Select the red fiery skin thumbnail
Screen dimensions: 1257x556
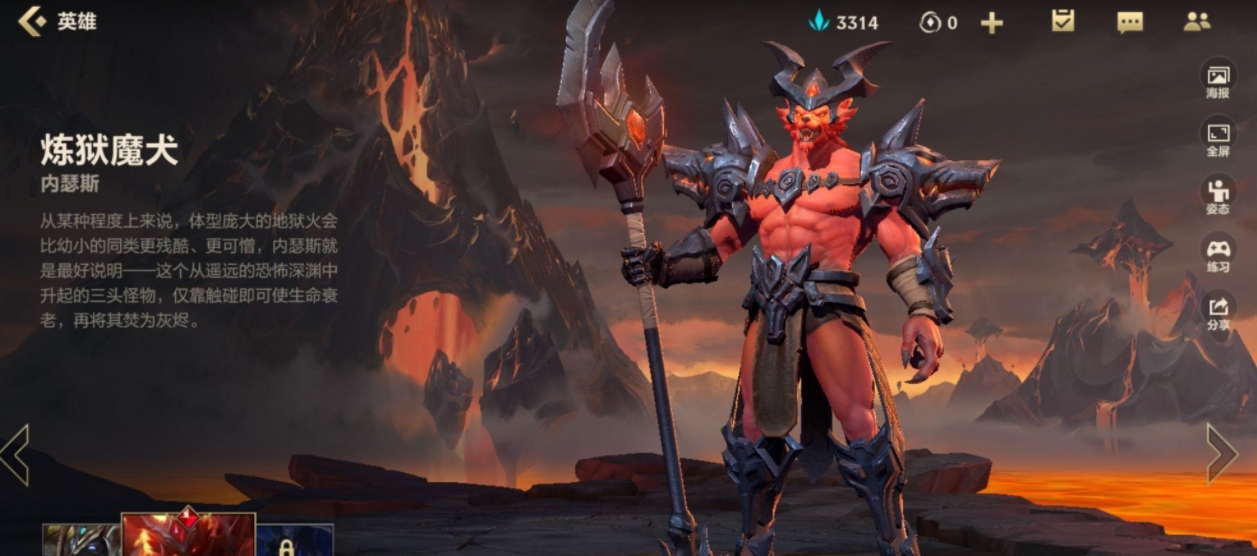[x=188, y=535]
